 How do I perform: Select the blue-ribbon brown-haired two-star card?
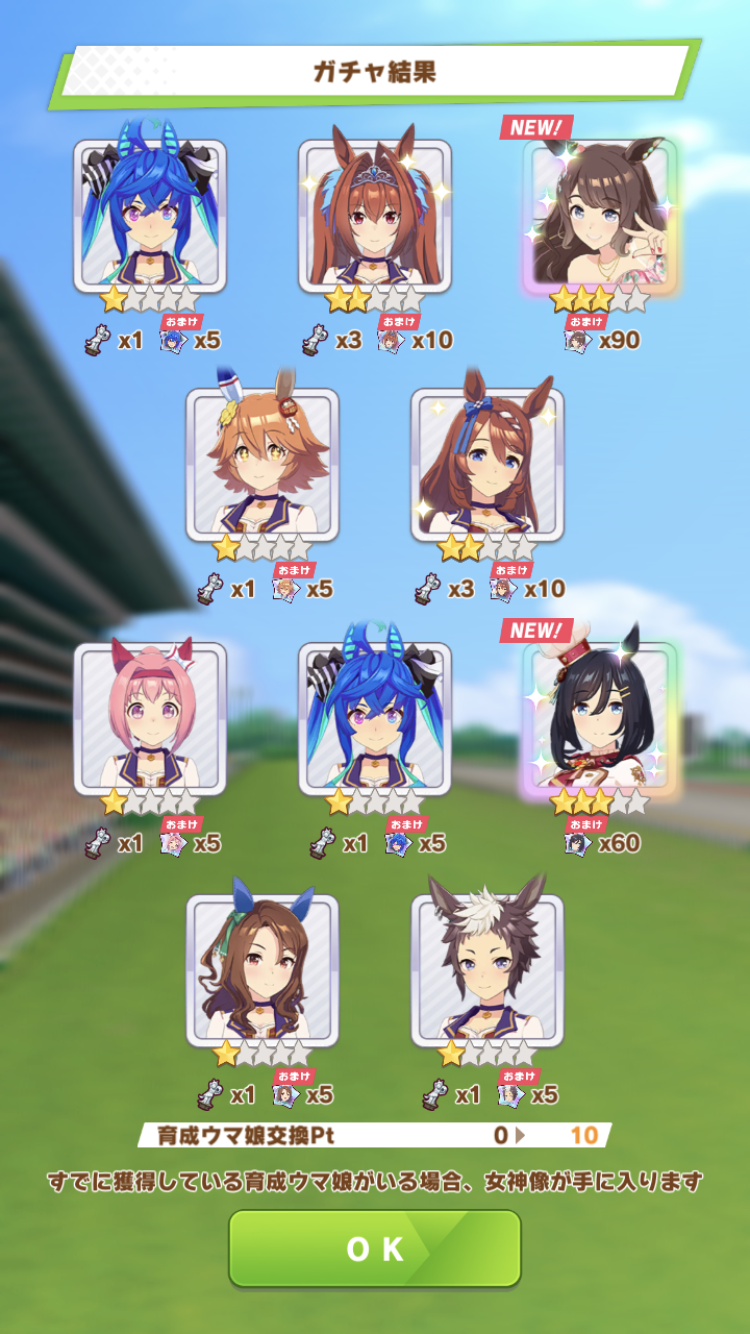coord(487,464)
